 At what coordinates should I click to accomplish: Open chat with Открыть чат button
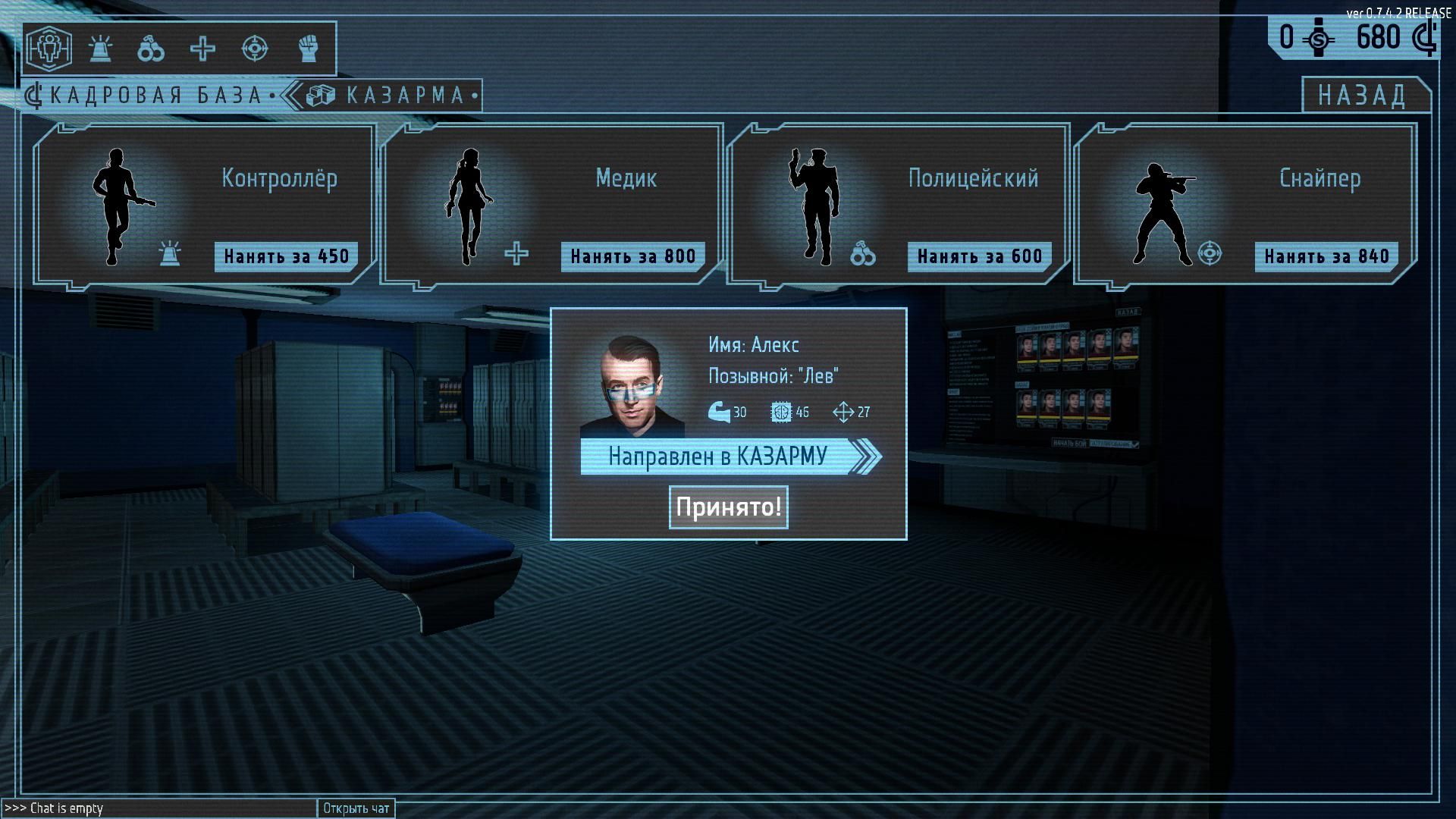(x=356, y=808)
